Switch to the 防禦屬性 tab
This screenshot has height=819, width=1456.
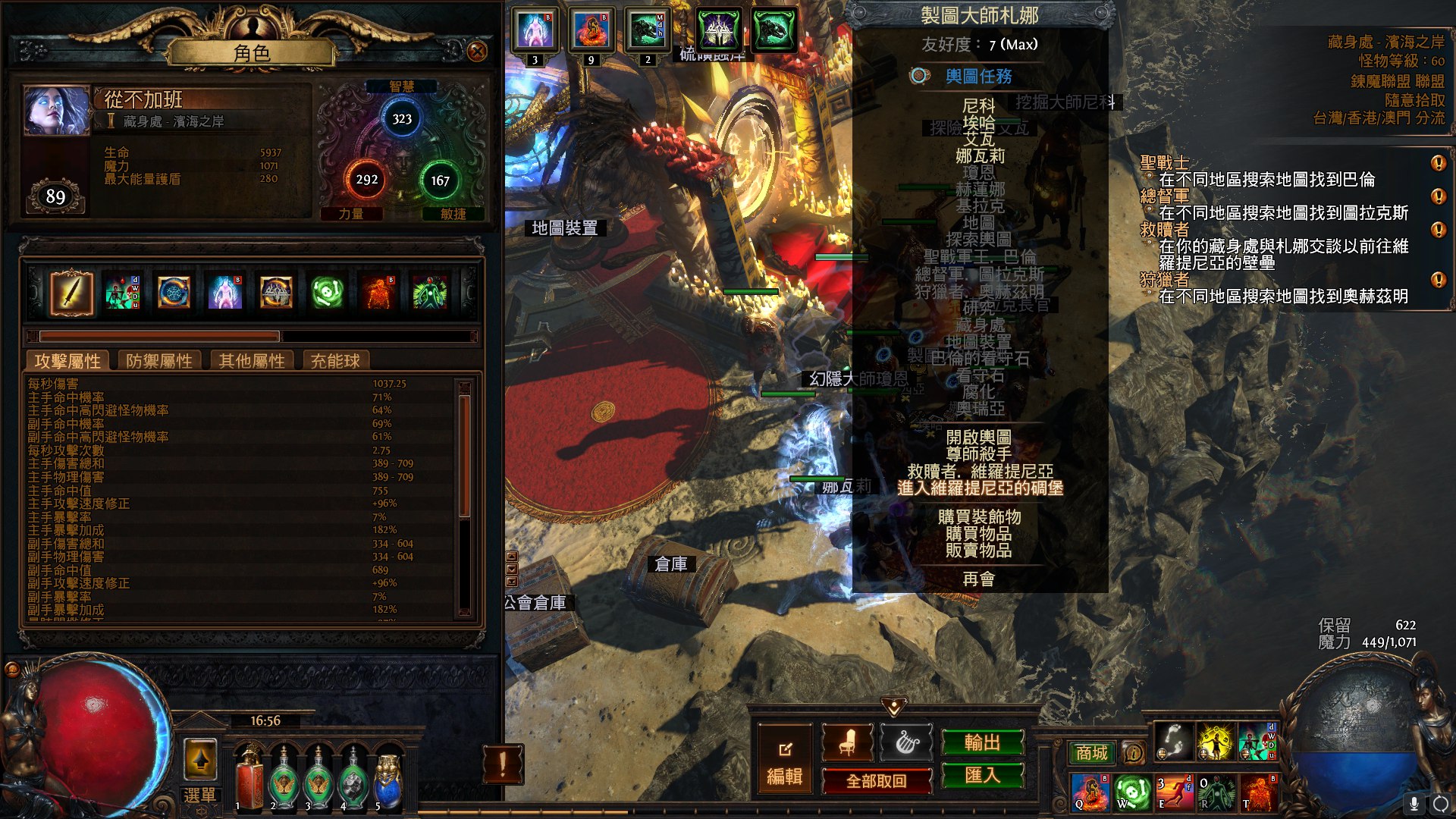pyautogui.click(x=159, y=361)
